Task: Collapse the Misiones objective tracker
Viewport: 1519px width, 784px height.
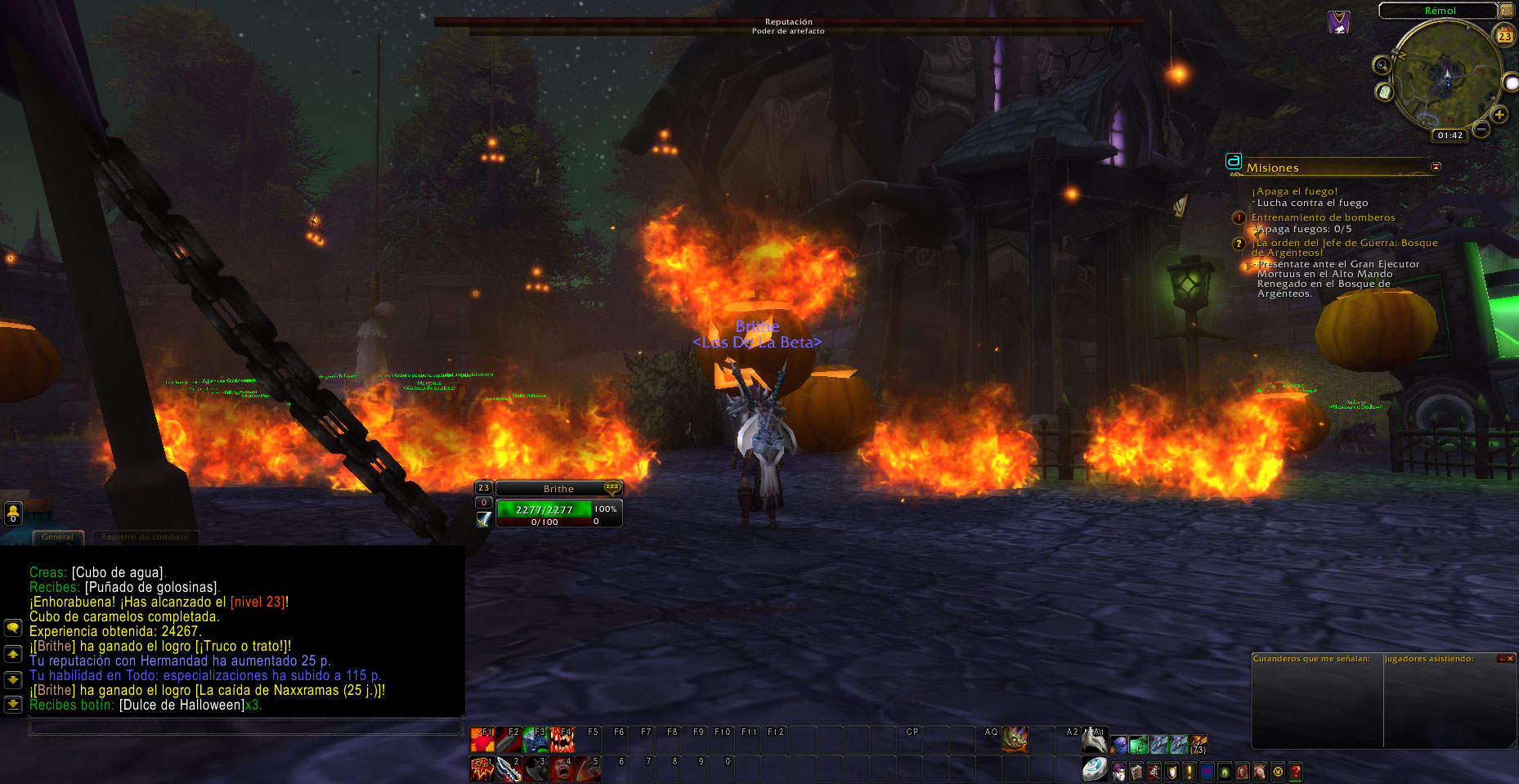Action: [1436, 167]
